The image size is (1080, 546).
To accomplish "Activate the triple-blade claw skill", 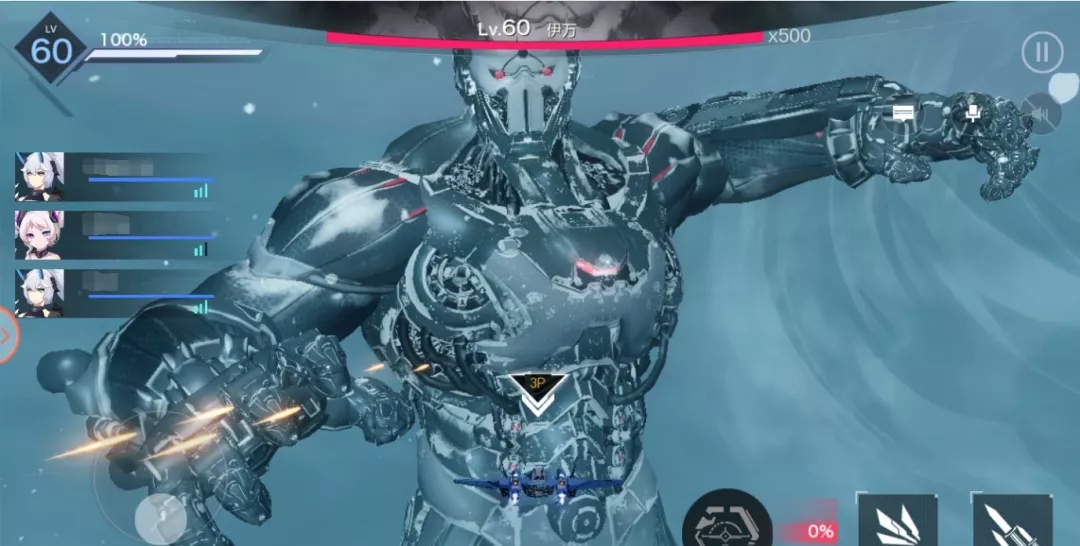I will coord(897,522).
